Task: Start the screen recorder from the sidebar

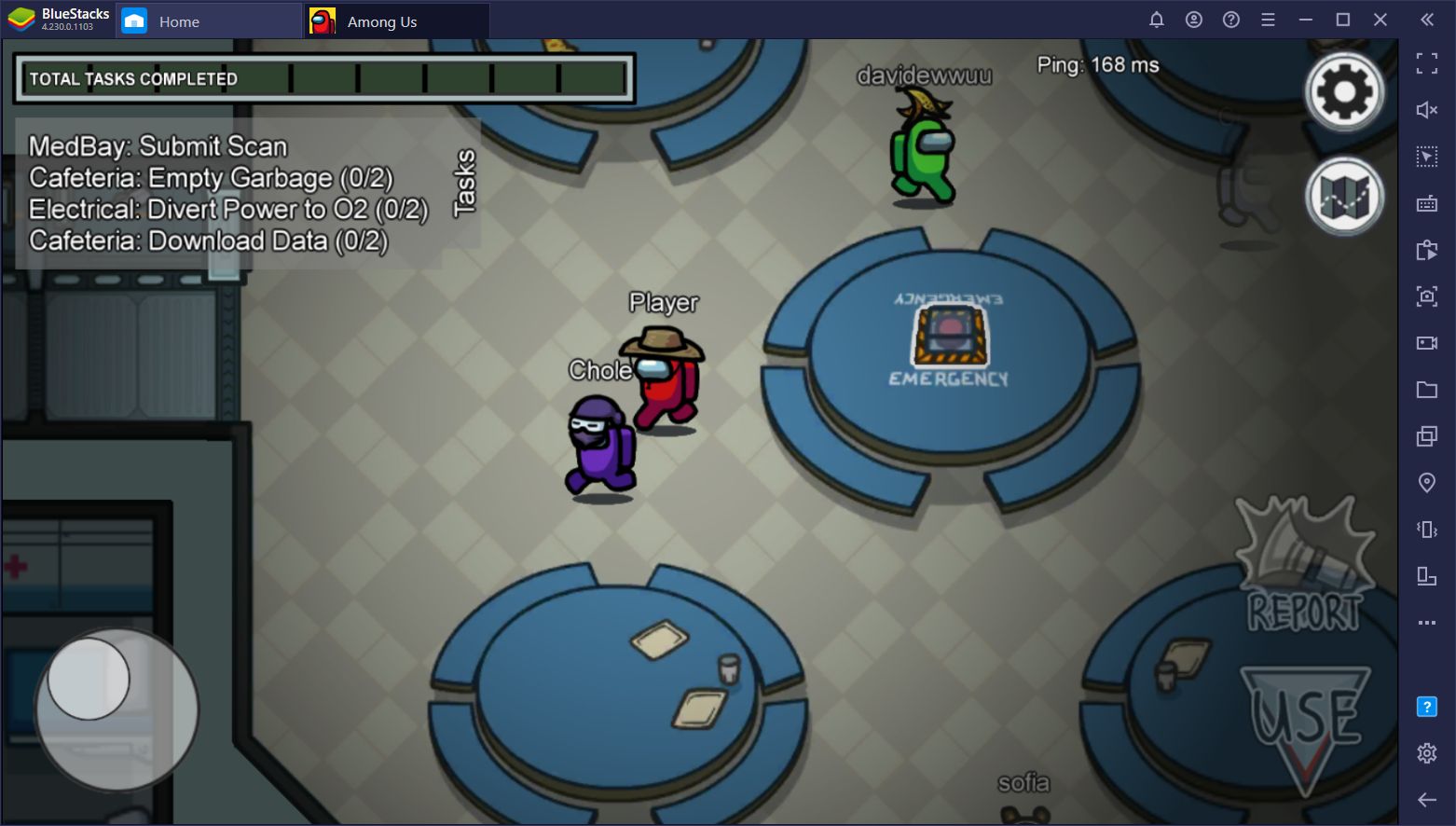Action: (1427, 342)
